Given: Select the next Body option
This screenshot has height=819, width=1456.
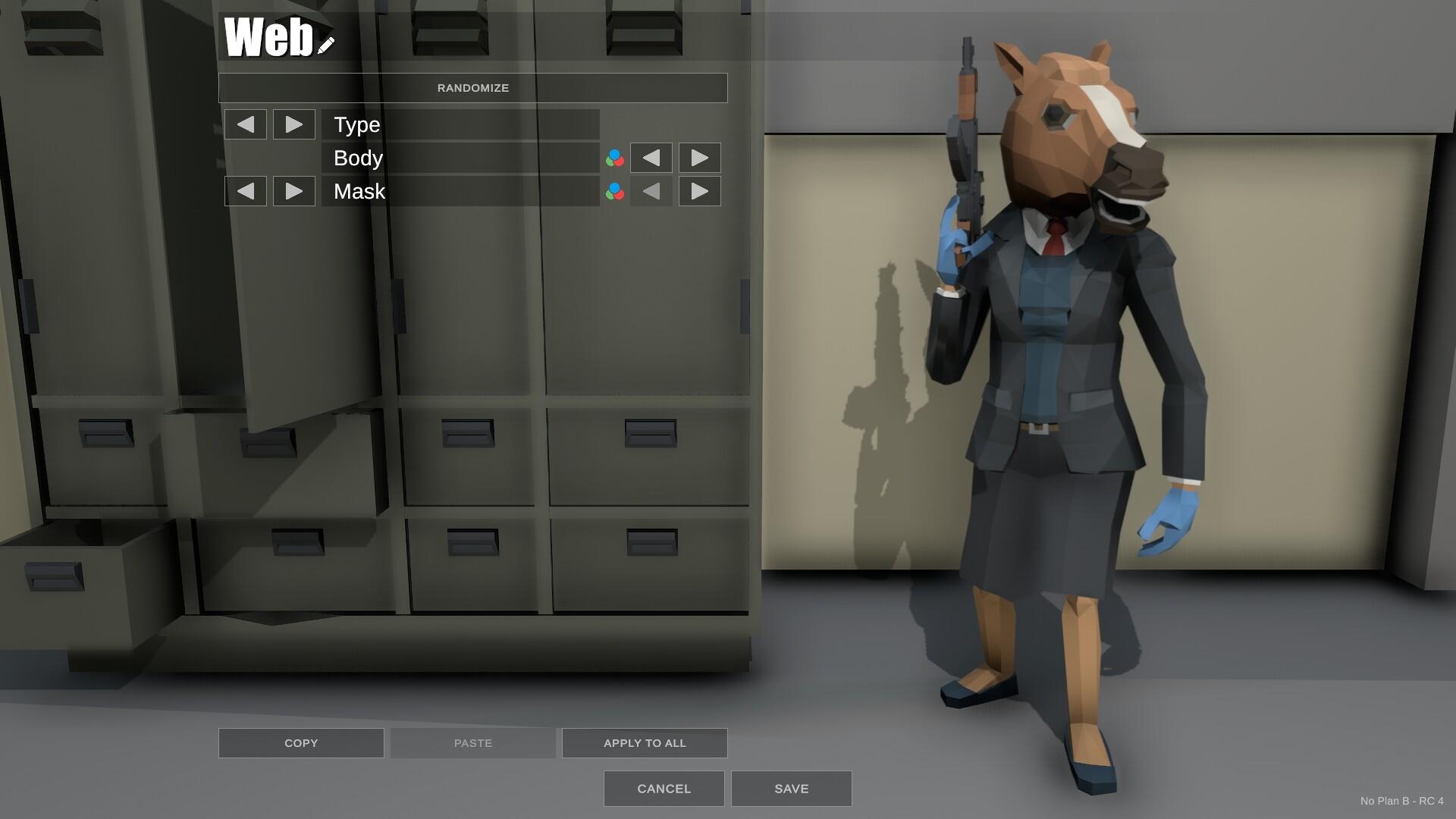Looking at the screenshot, I should pyautogui.click(x=699, y=158).
